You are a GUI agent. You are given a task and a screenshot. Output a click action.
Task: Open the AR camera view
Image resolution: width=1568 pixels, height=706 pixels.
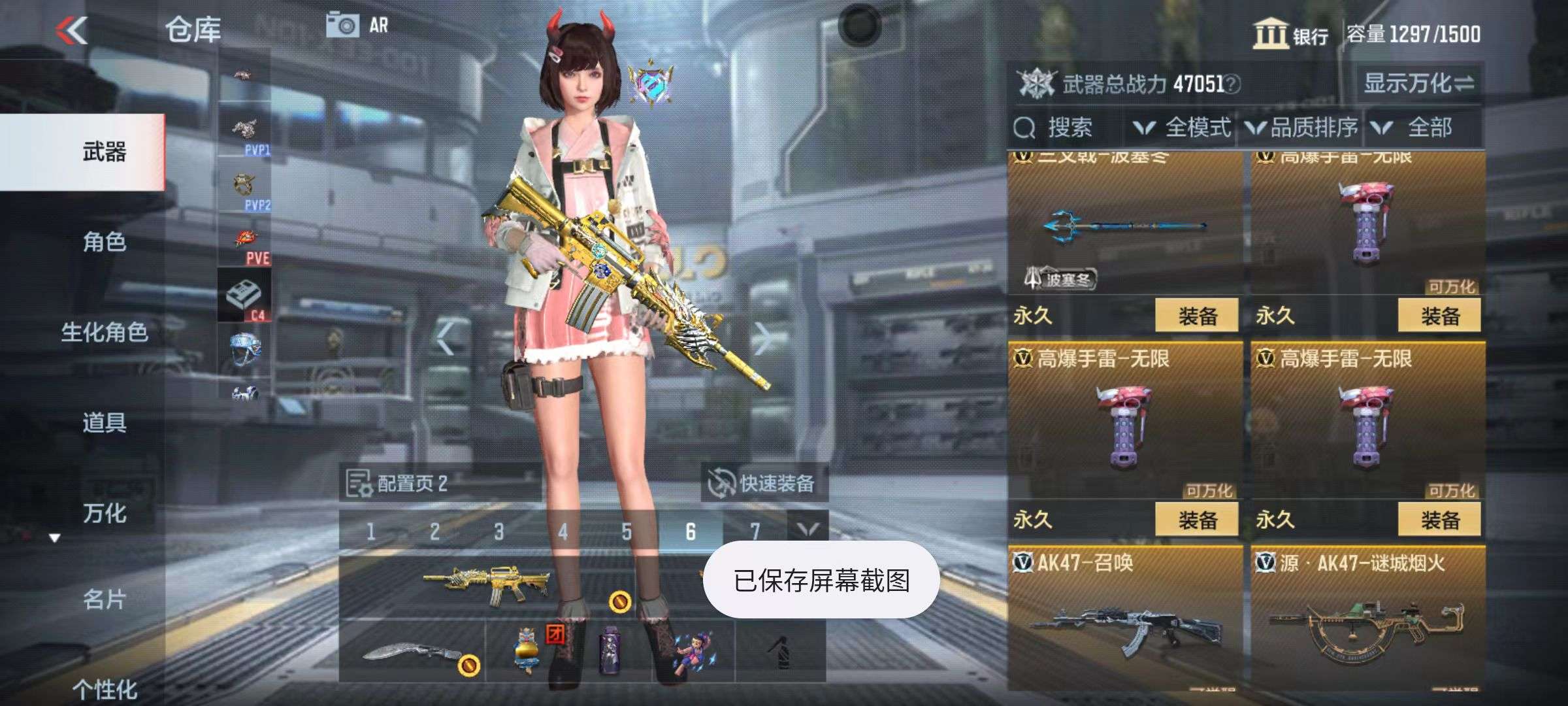pyautogui.click(x=357, y=26)
